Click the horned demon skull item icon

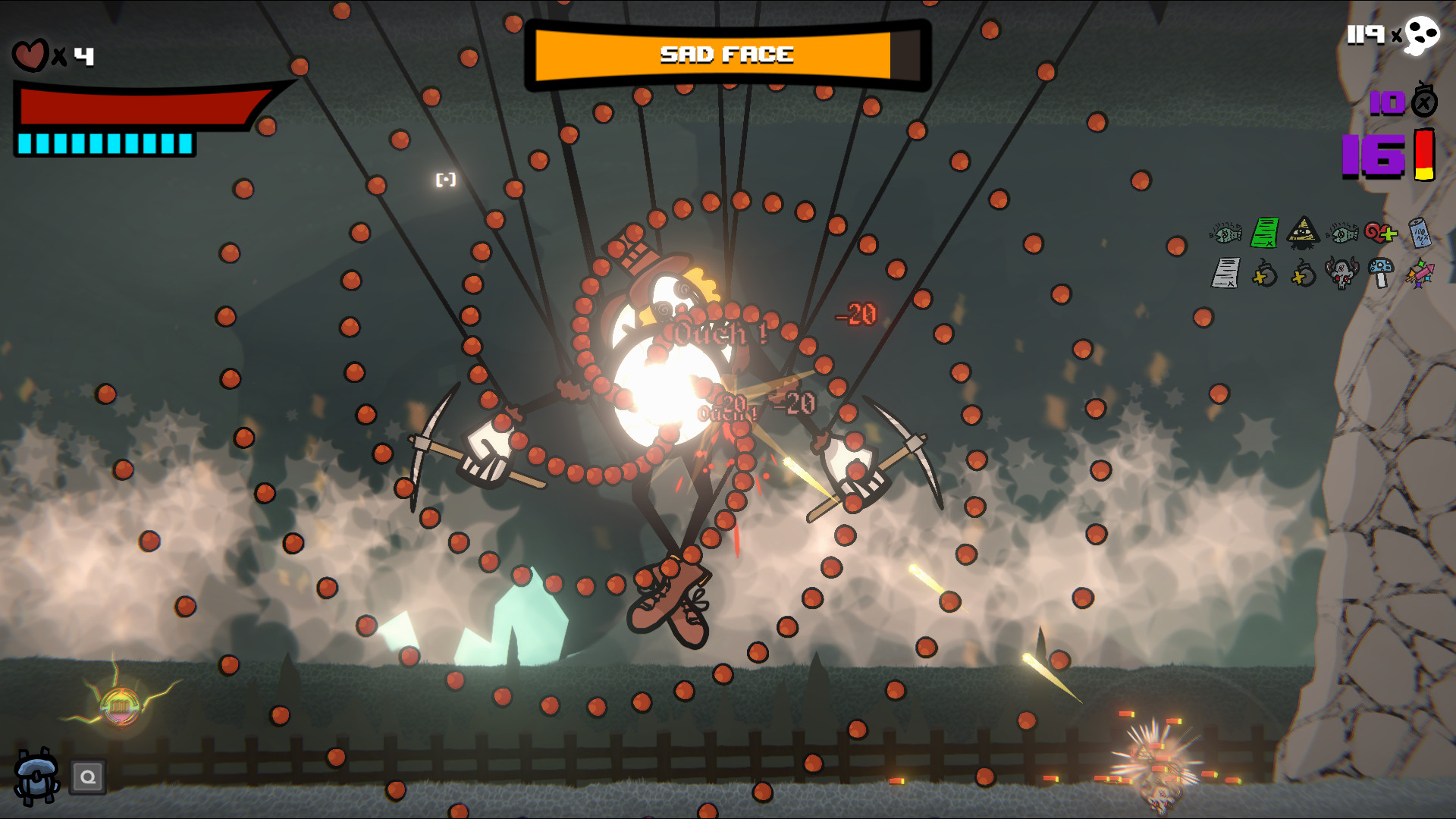point(1342,275)
